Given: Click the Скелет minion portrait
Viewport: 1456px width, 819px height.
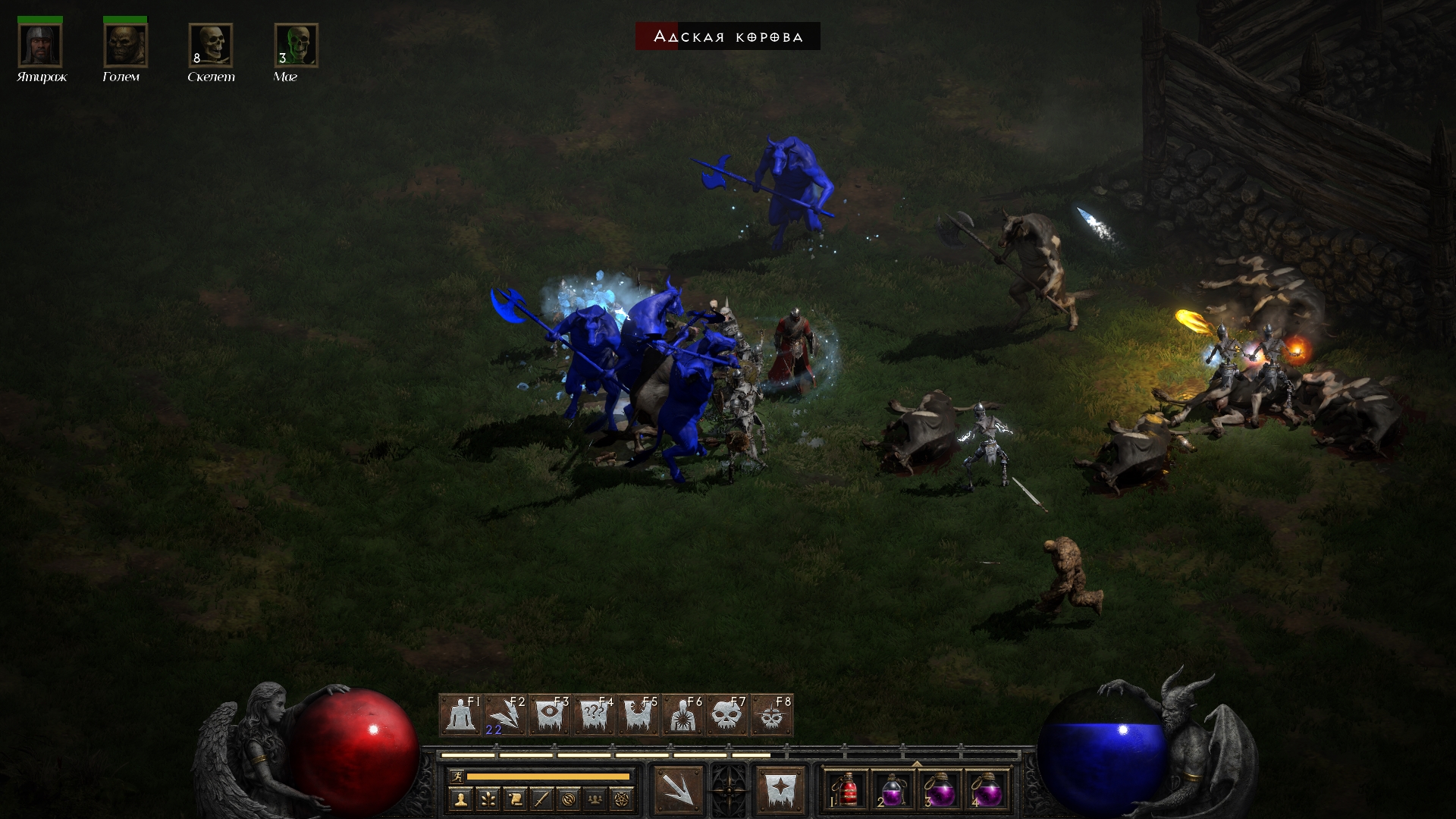Looking at the screenshot, I should 211,45.
